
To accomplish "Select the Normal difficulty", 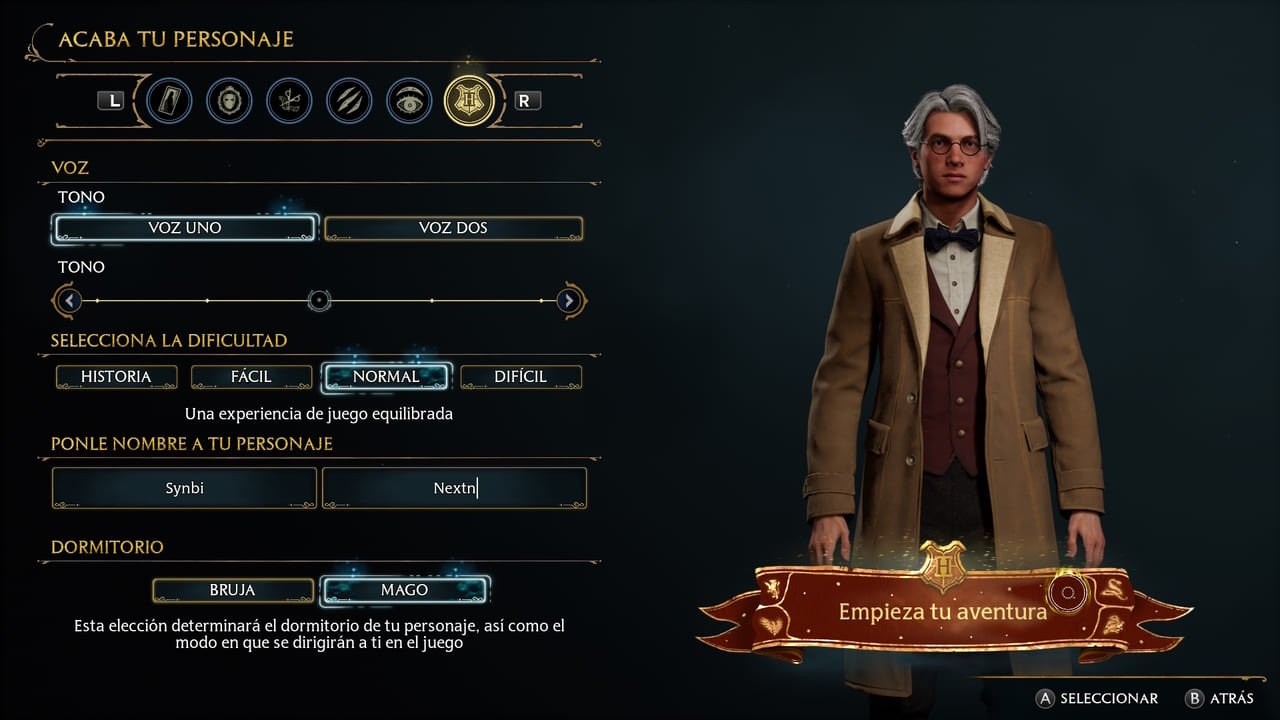I will tap(386, 377).
